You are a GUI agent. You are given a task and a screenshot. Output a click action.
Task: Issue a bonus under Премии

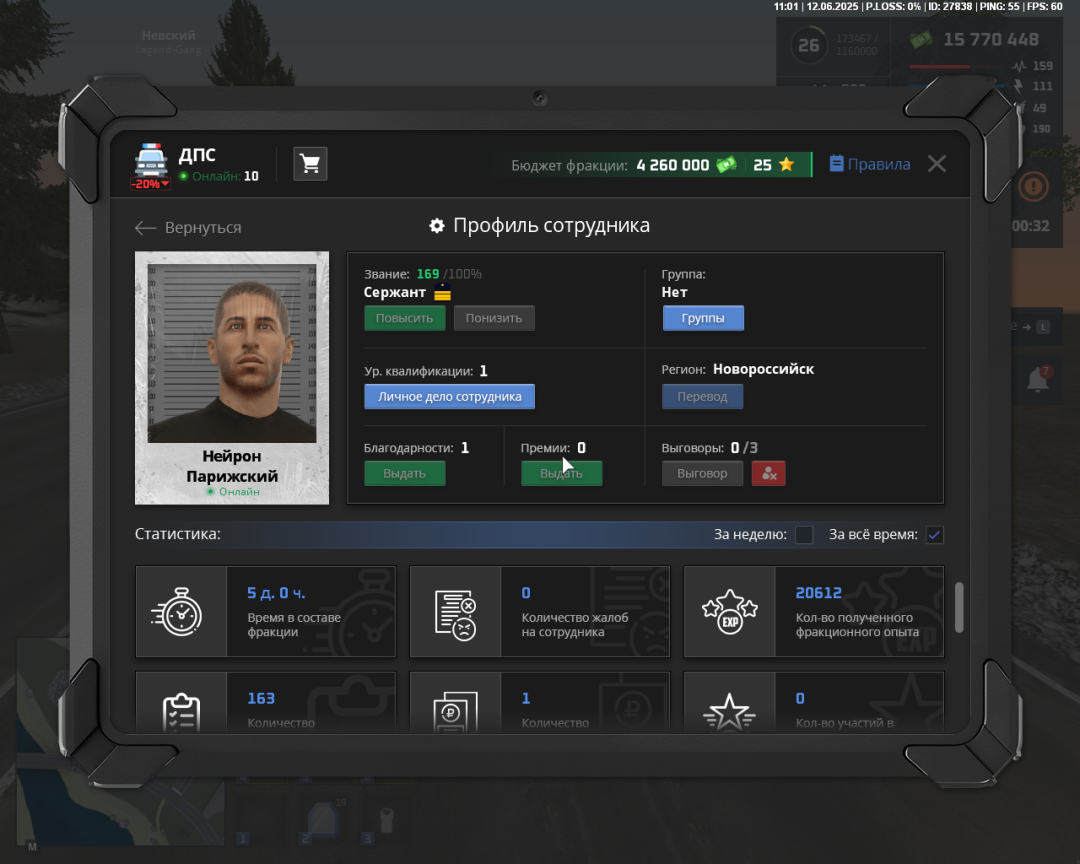point(561,473)
